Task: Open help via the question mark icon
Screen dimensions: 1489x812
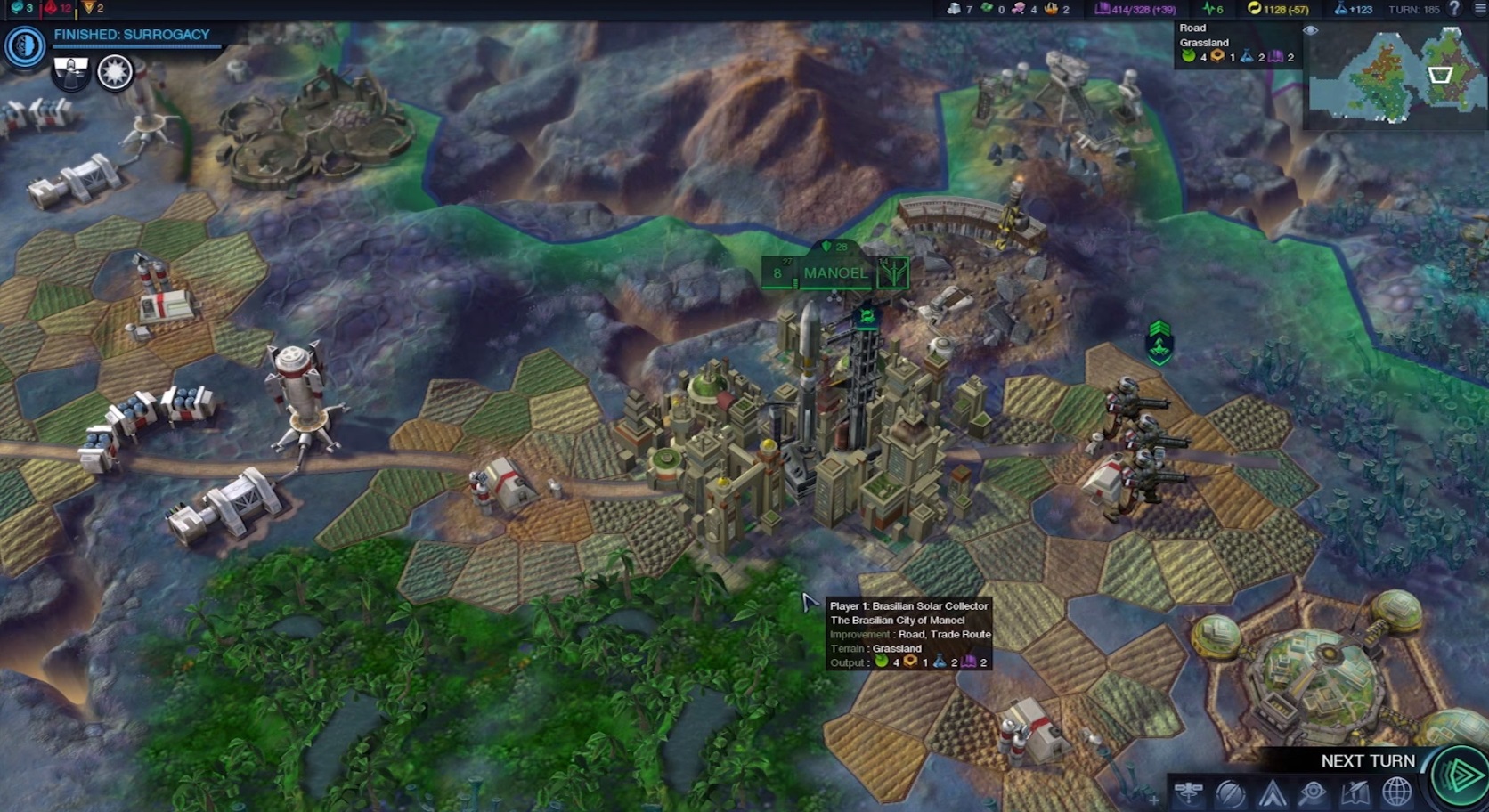Action: click(x=1453, y=11)
